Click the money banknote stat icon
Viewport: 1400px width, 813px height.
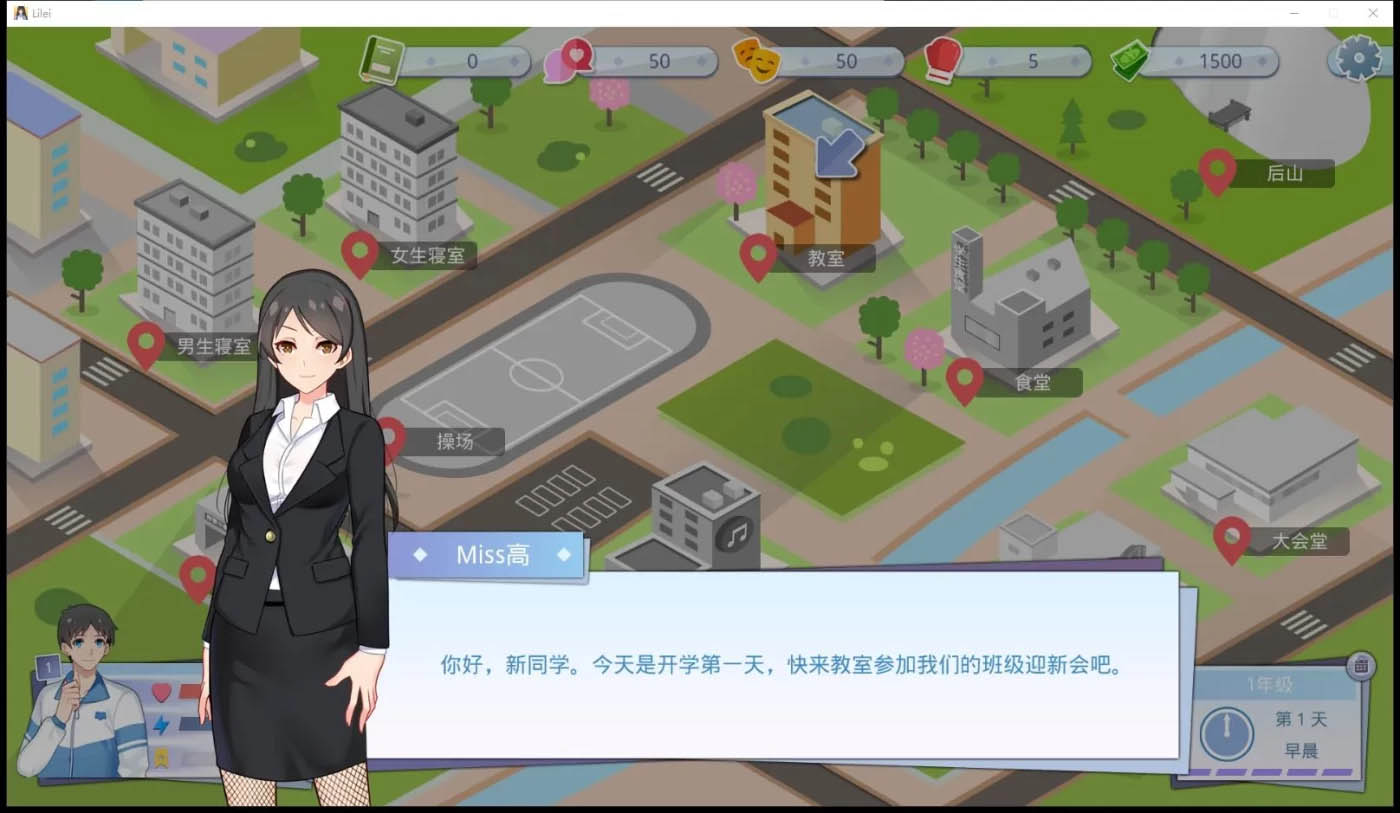tap(1128, 58)
